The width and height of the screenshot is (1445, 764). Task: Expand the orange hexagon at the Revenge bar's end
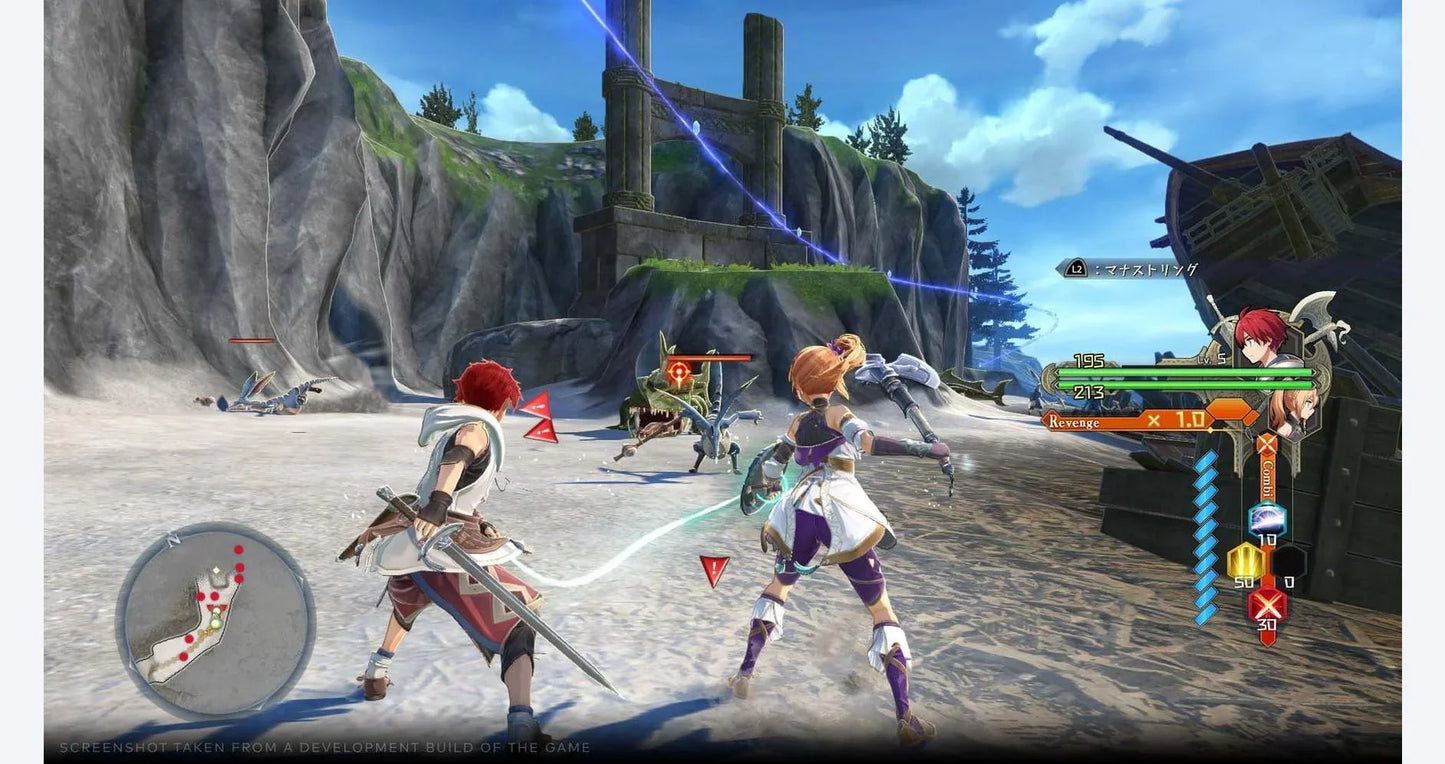(1228, 411)
